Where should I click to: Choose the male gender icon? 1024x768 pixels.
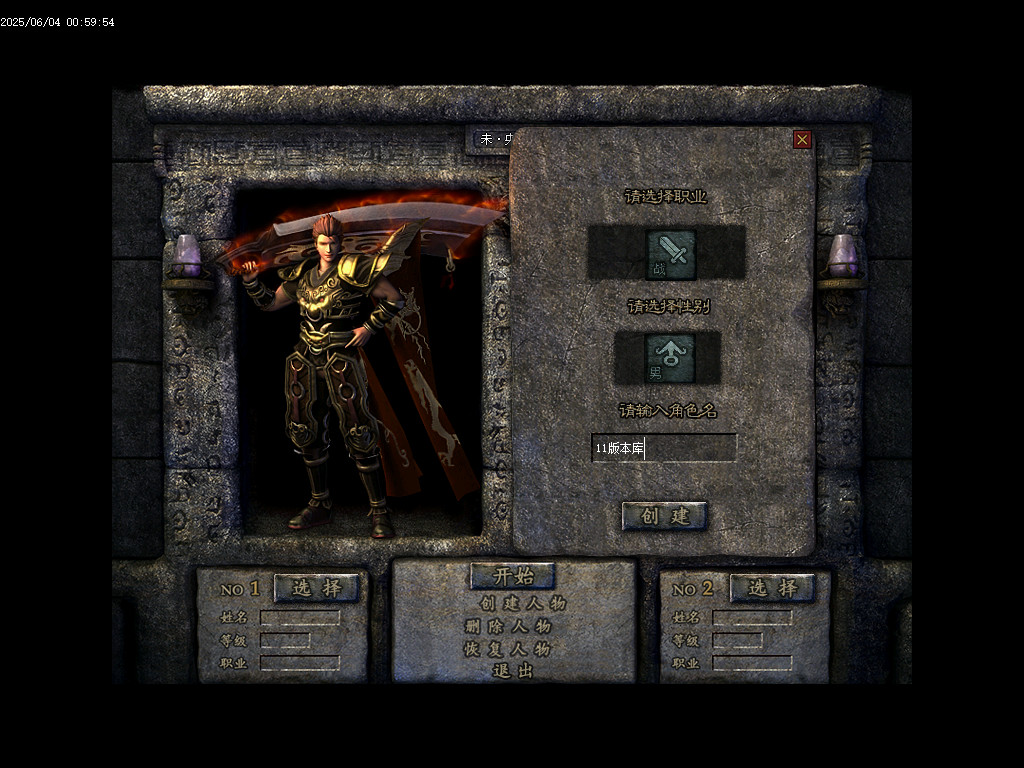[669, 358]
